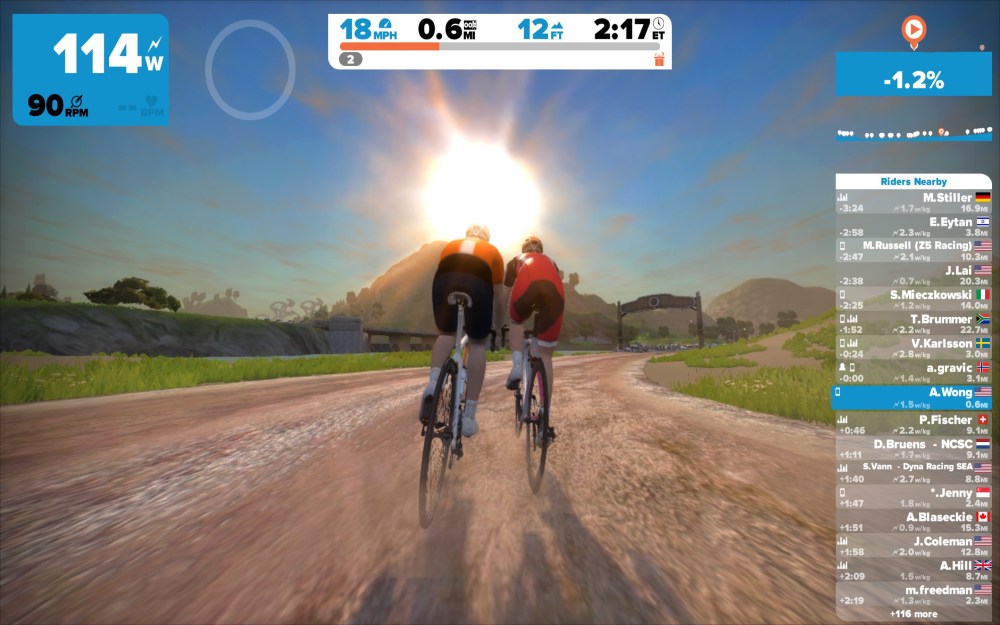Click the M.Russell (Z5 Racing) row

913,251
